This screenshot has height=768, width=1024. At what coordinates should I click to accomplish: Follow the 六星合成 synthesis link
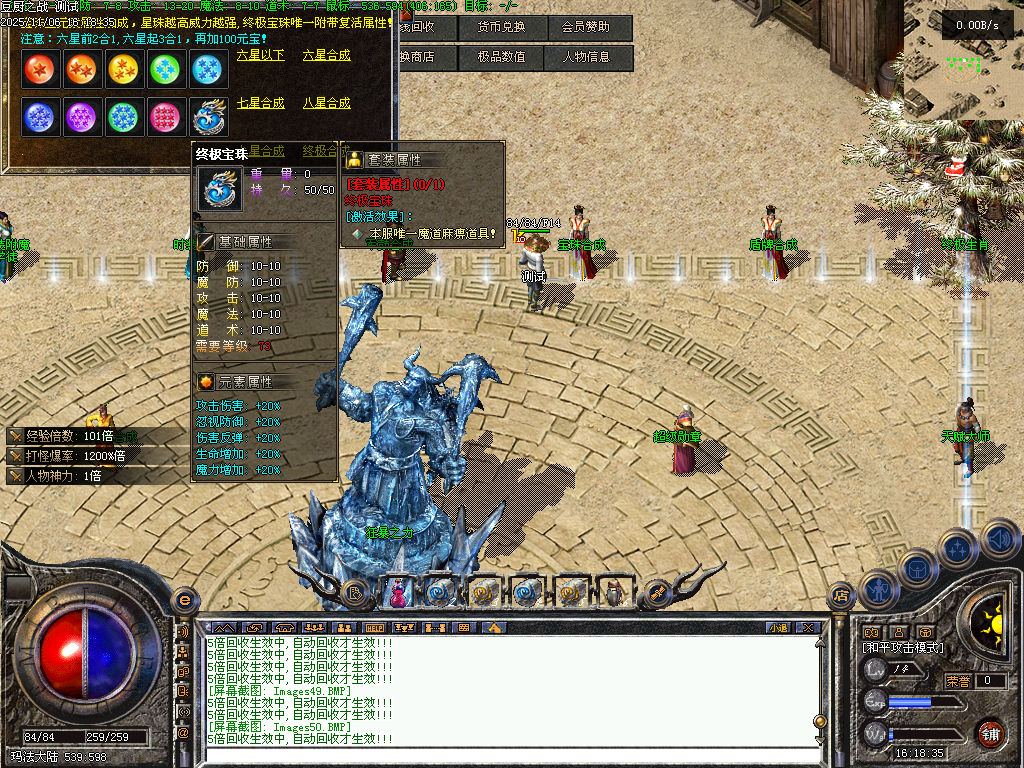[327, 56]
